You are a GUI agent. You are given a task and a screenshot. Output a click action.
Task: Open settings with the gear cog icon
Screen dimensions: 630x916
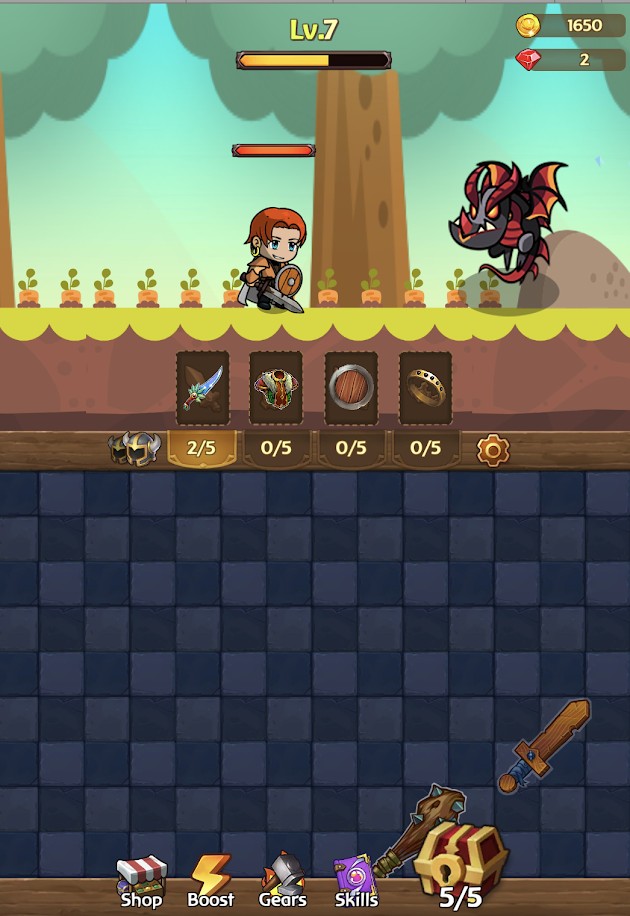pyautogui.click(x=493, y=450)
